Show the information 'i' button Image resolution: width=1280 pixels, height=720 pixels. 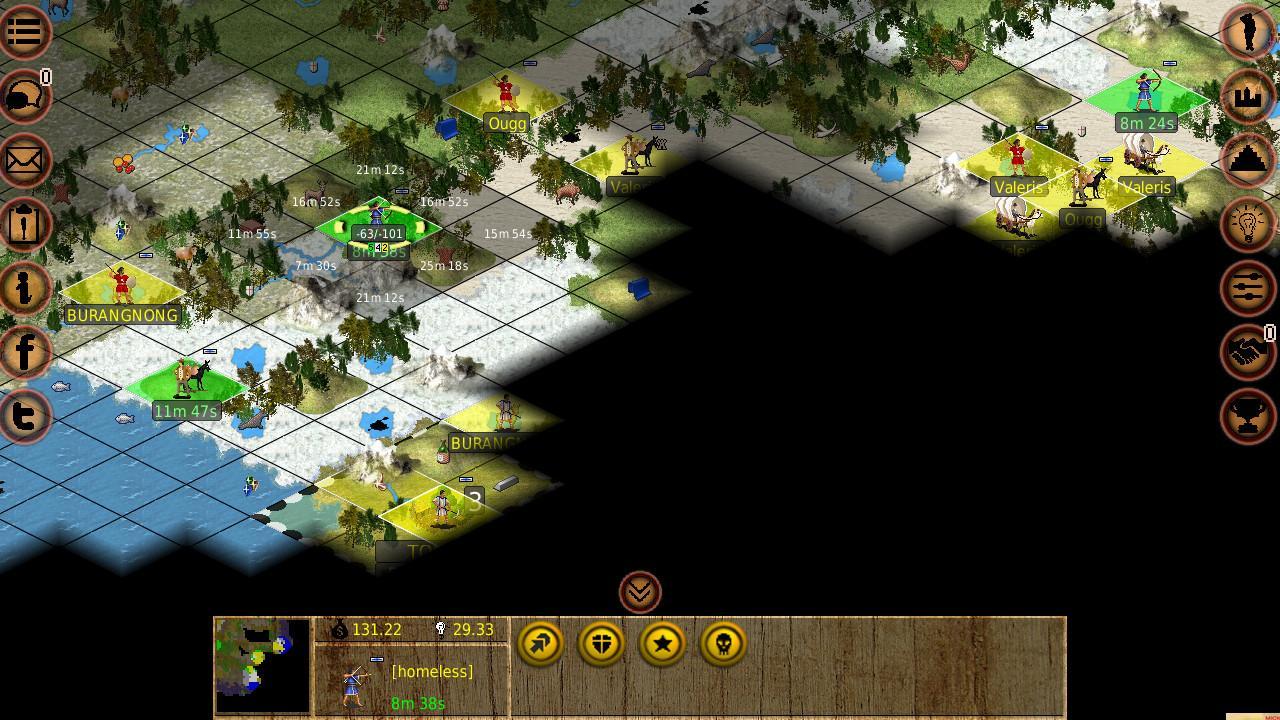(x=24, y=288)
